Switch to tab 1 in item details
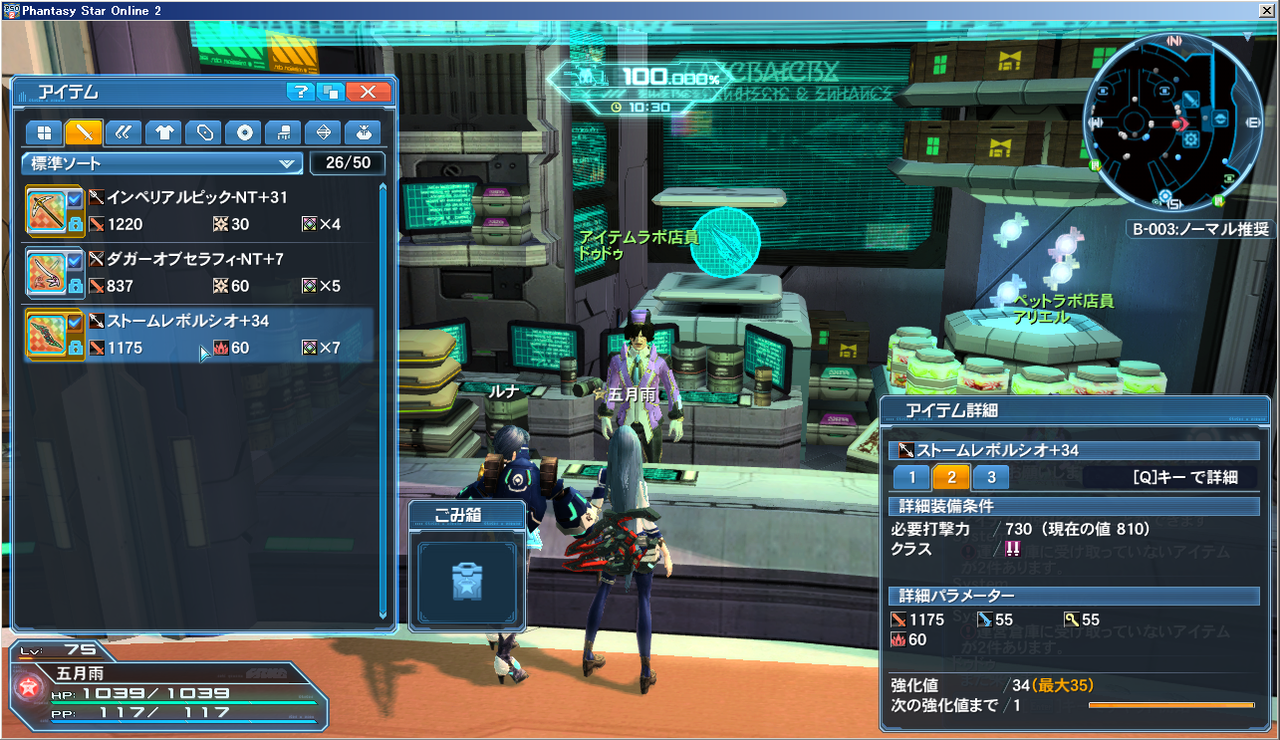Image resolution: width=1280 pixels, height=740 pixels. pyautogui.click(x=910, y=477)
